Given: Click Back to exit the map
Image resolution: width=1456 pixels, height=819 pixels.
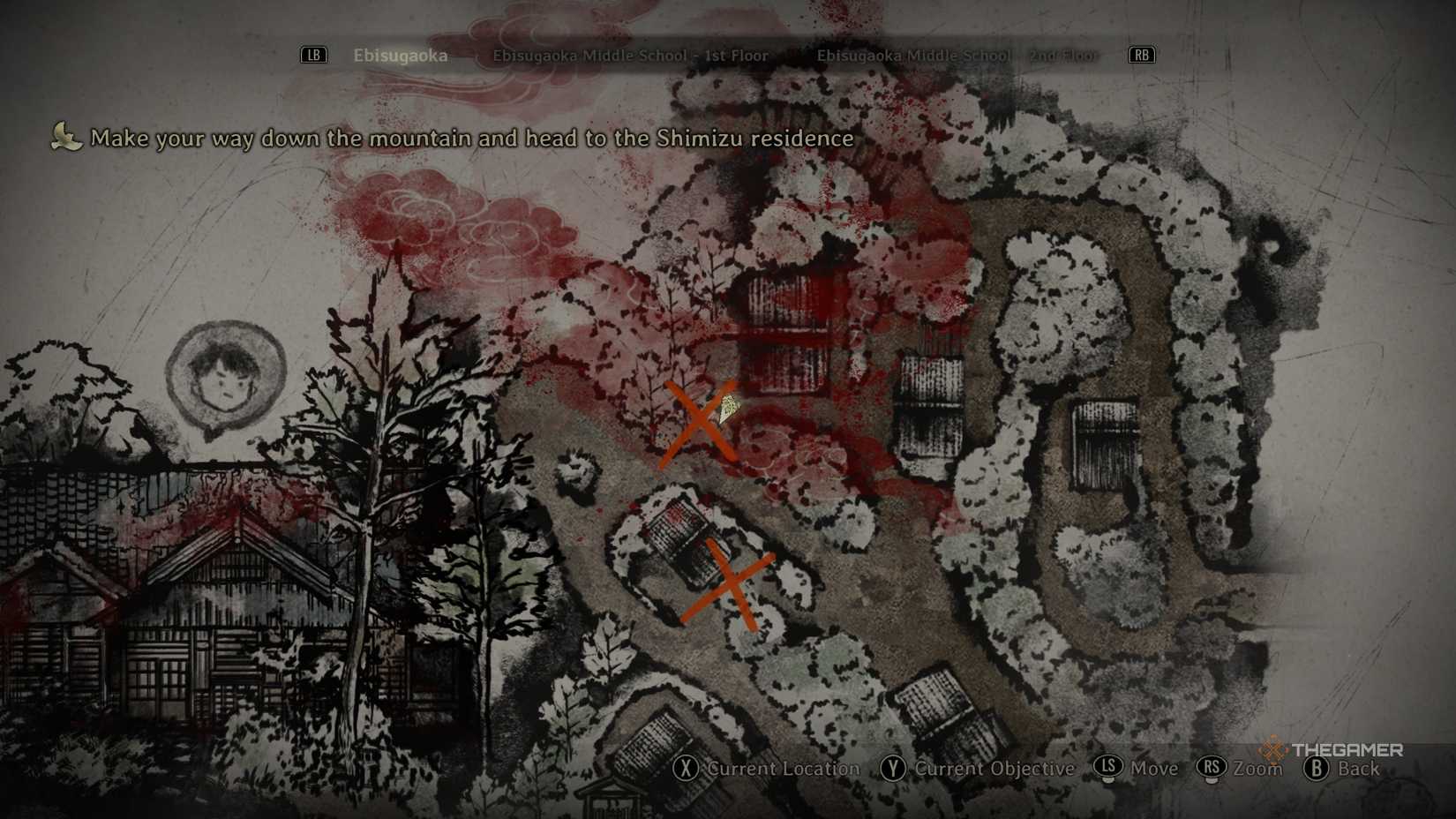Looking at the screenshot, I should coord(1359,770).
